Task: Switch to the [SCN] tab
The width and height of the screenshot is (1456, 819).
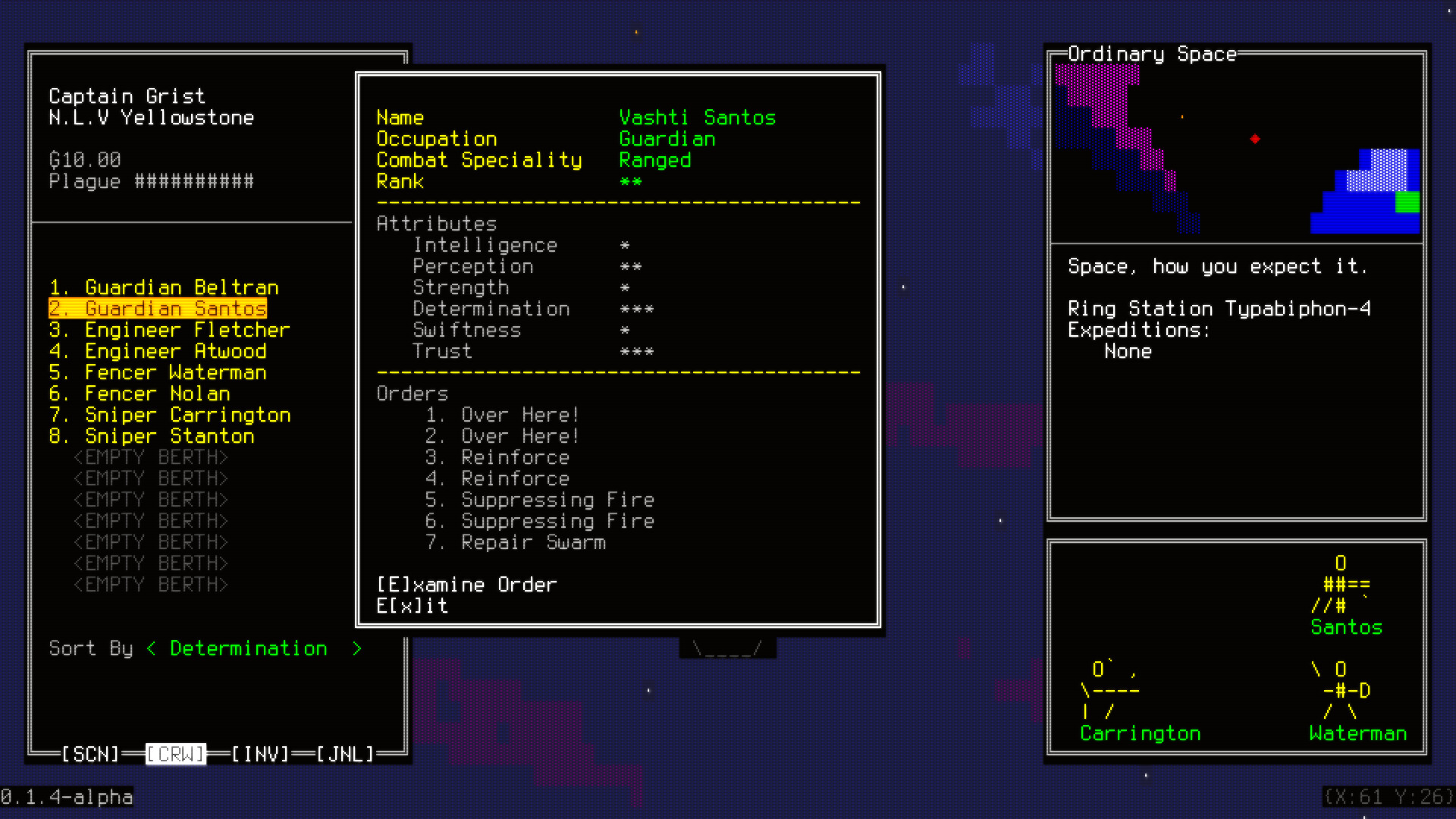Action: pos(91,754)
